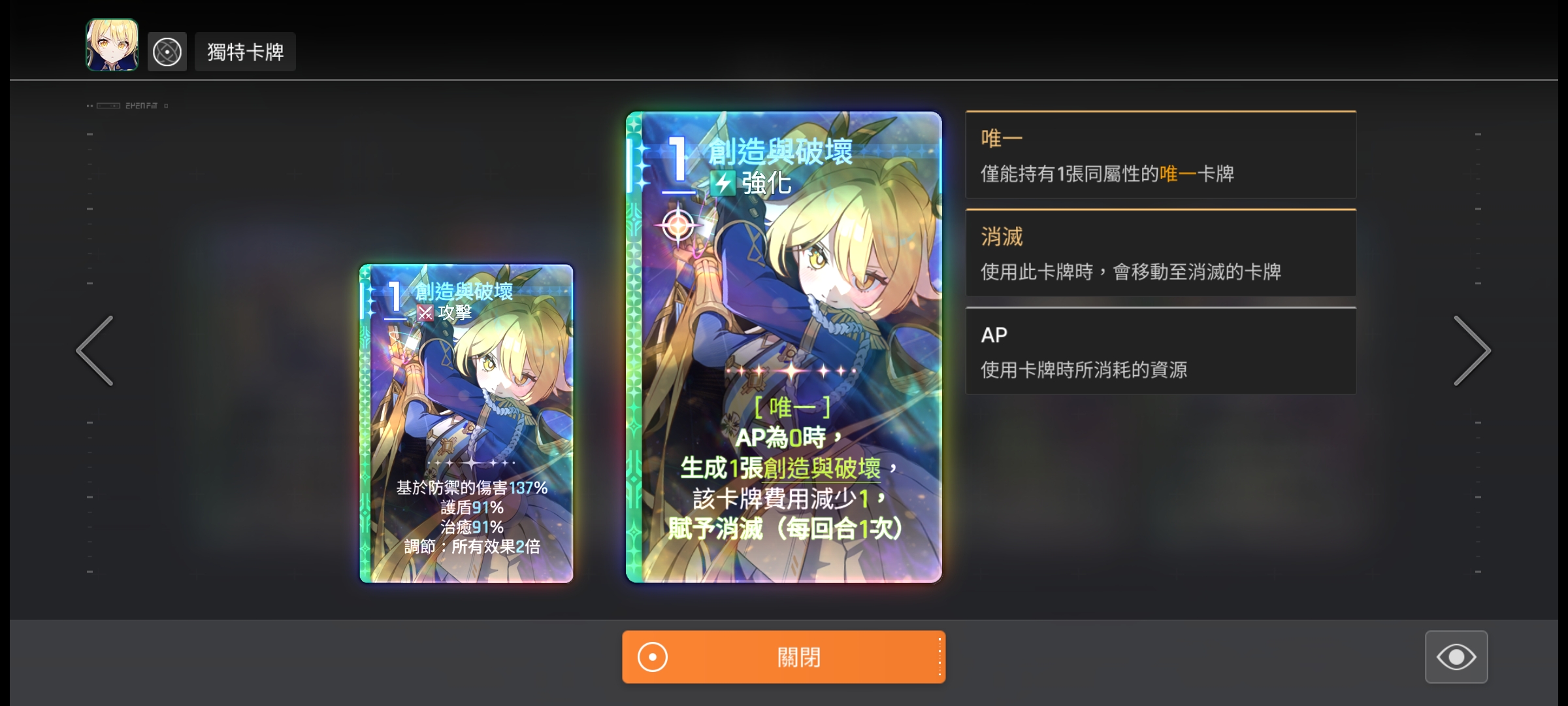Image resolution: width=1568 pixels, height=706 pixels.
Task: Click the right navigation chevron
Action: tap(1473, 351)
